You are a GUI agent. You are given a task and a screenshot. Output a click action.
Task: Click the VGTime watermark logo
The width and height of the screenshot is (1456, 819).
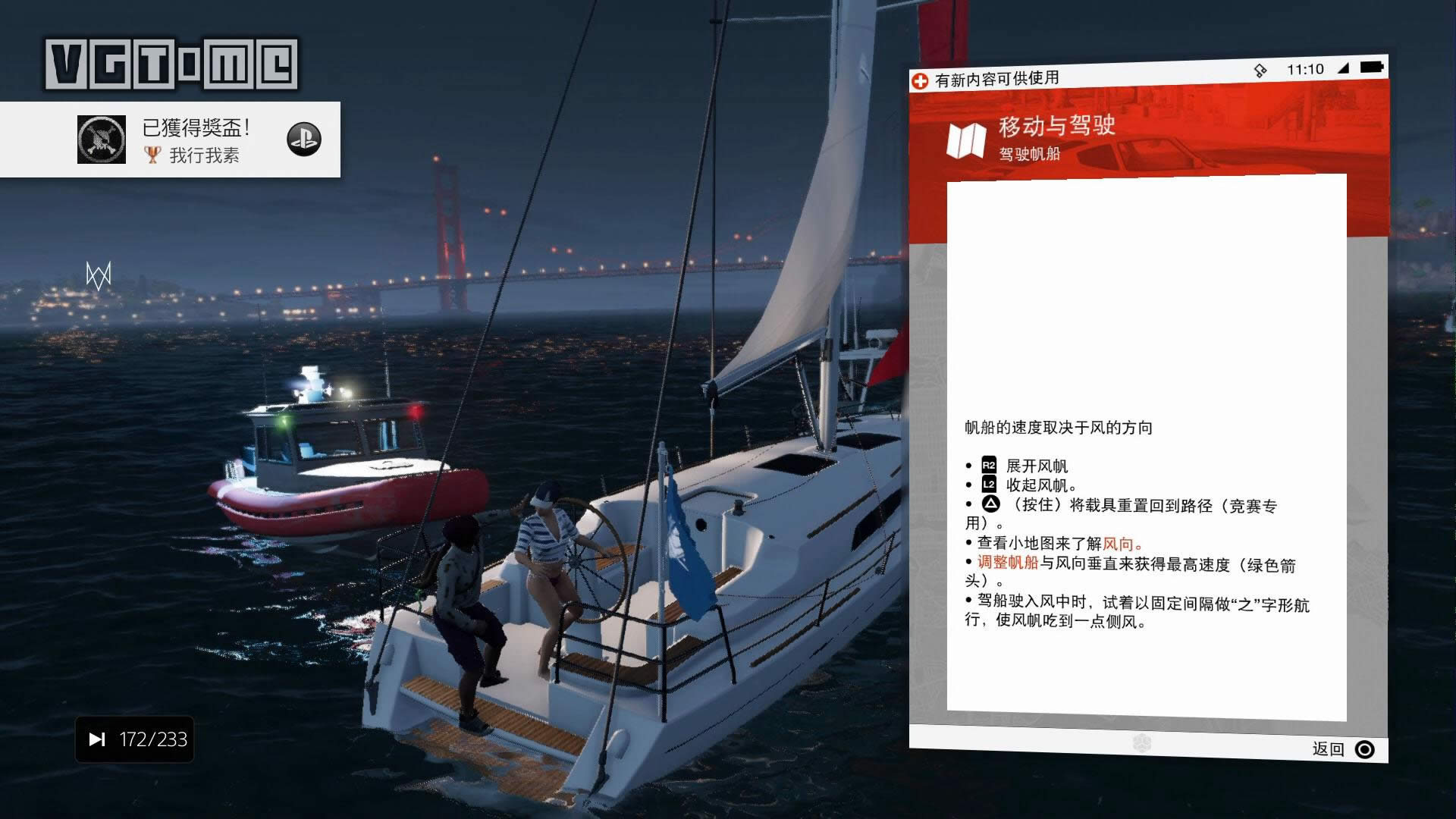[x=171, y=64]
